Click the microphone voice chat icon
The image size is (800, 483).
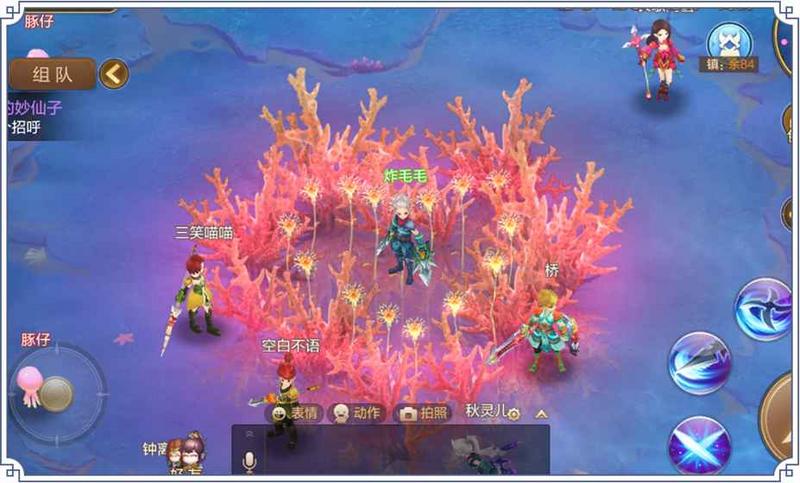[249, 461]
